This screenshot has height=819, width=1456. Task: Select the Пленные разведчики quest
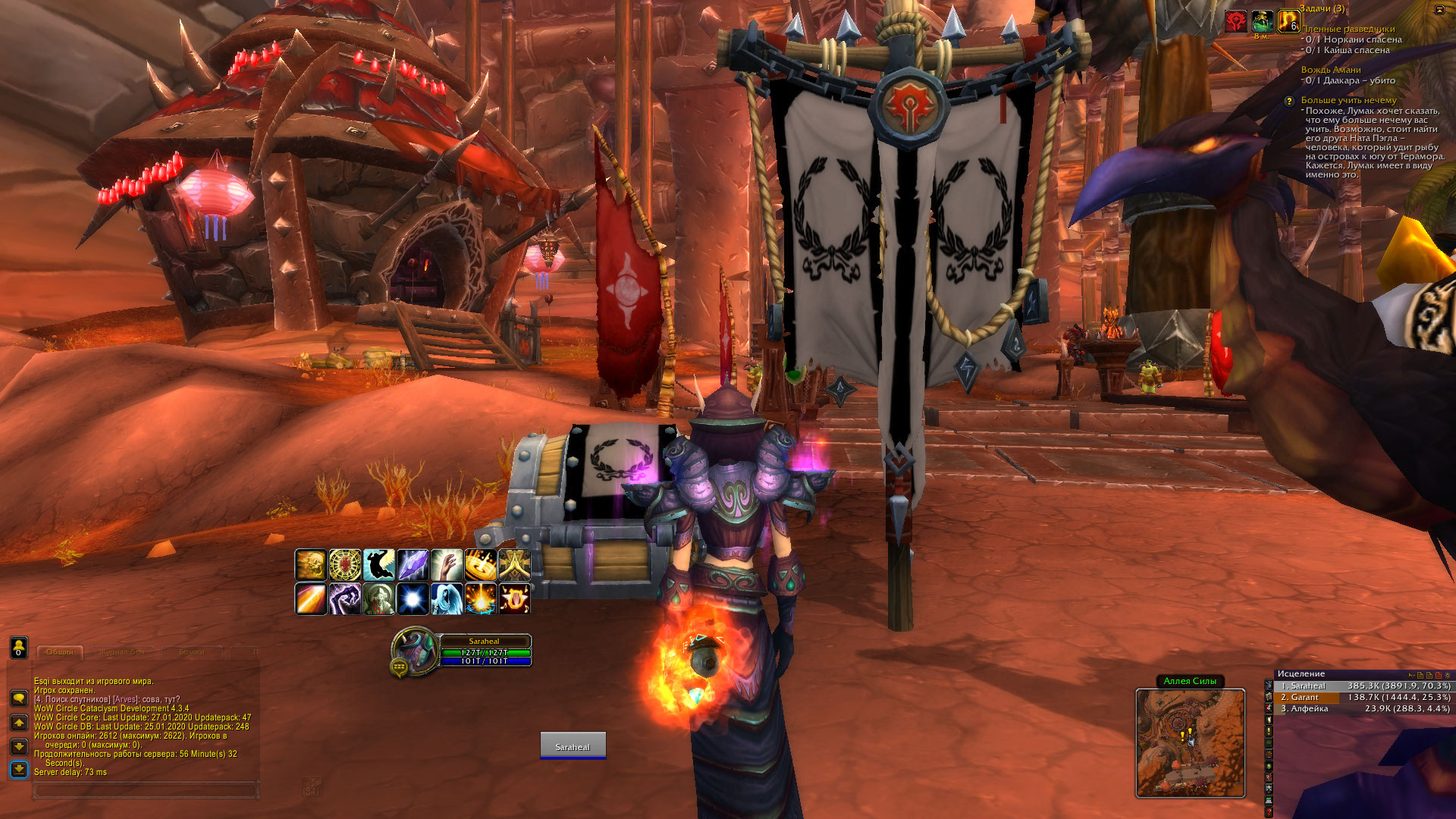[x=1348, y=29]
